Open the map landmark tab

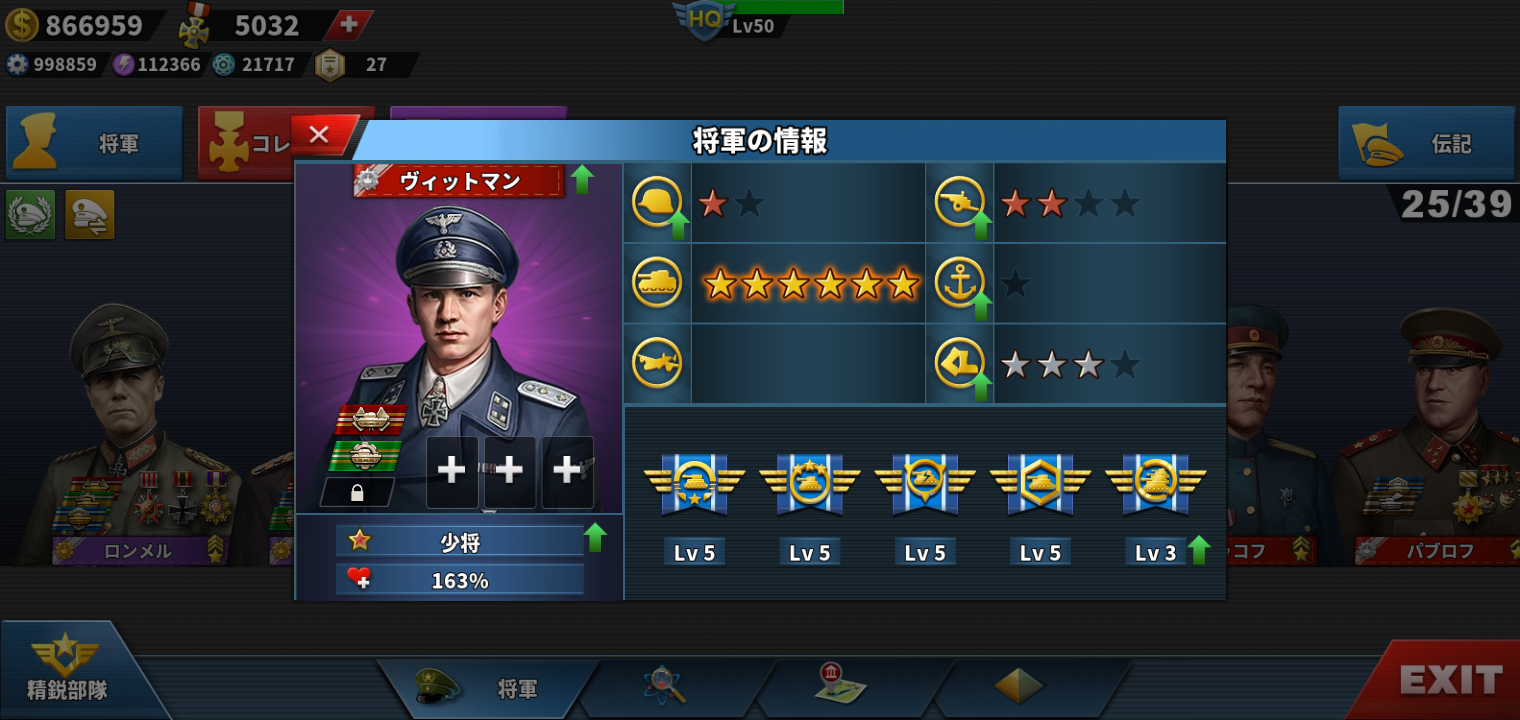(x=840, y=684)
